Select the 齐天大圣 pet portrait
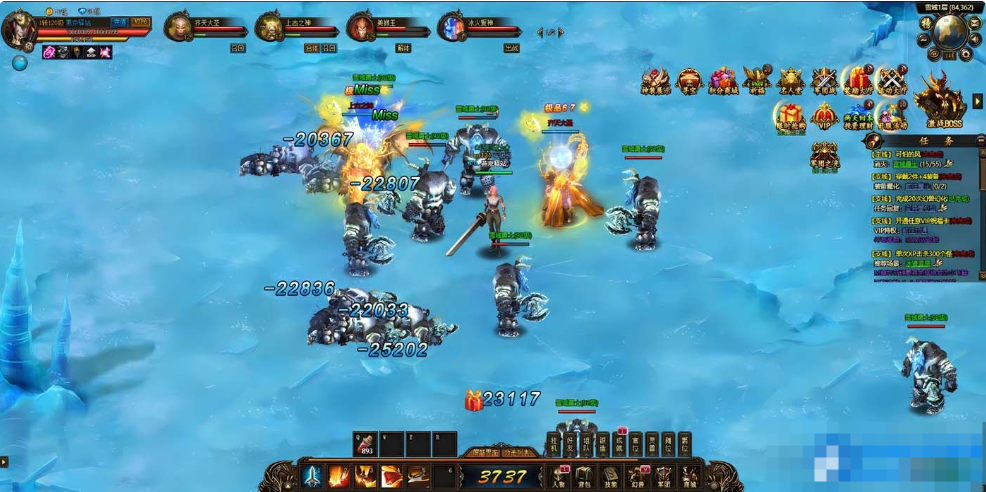The height and width of the screenshot is (492, 986). point(179,26)
